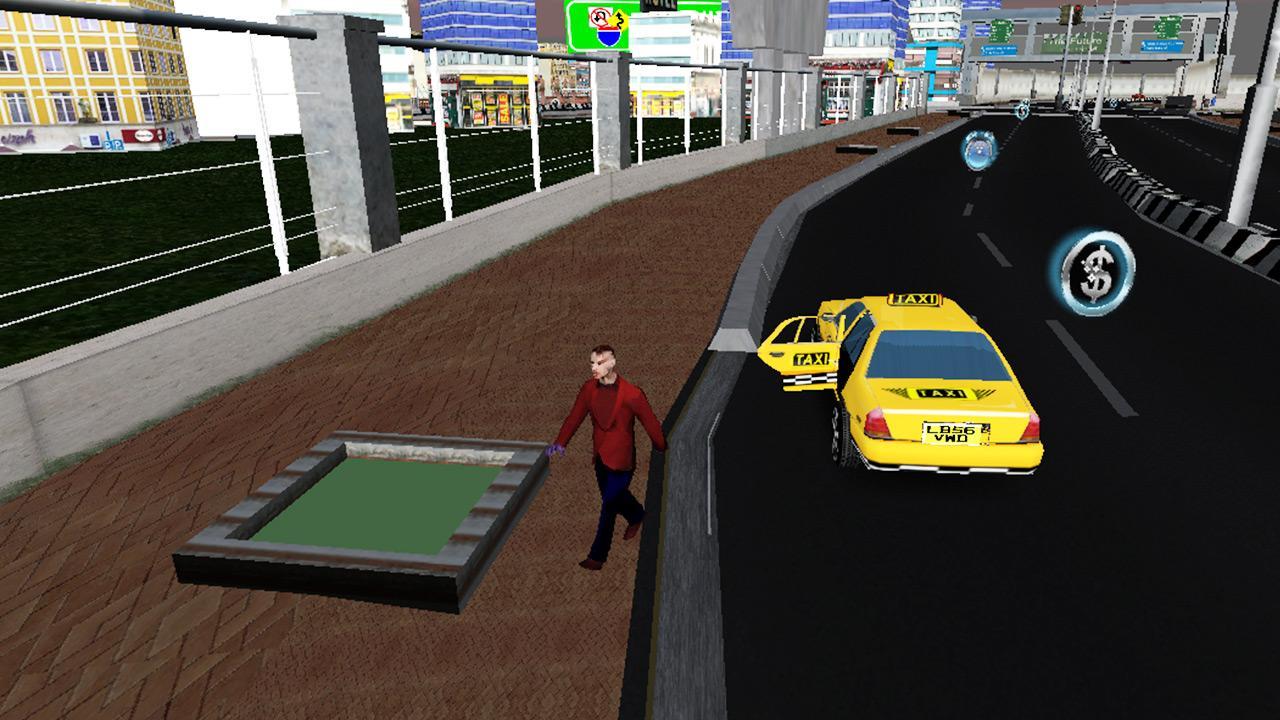
Task: Grab the glowing clock power-up on the road
Action: coord(978,150)
